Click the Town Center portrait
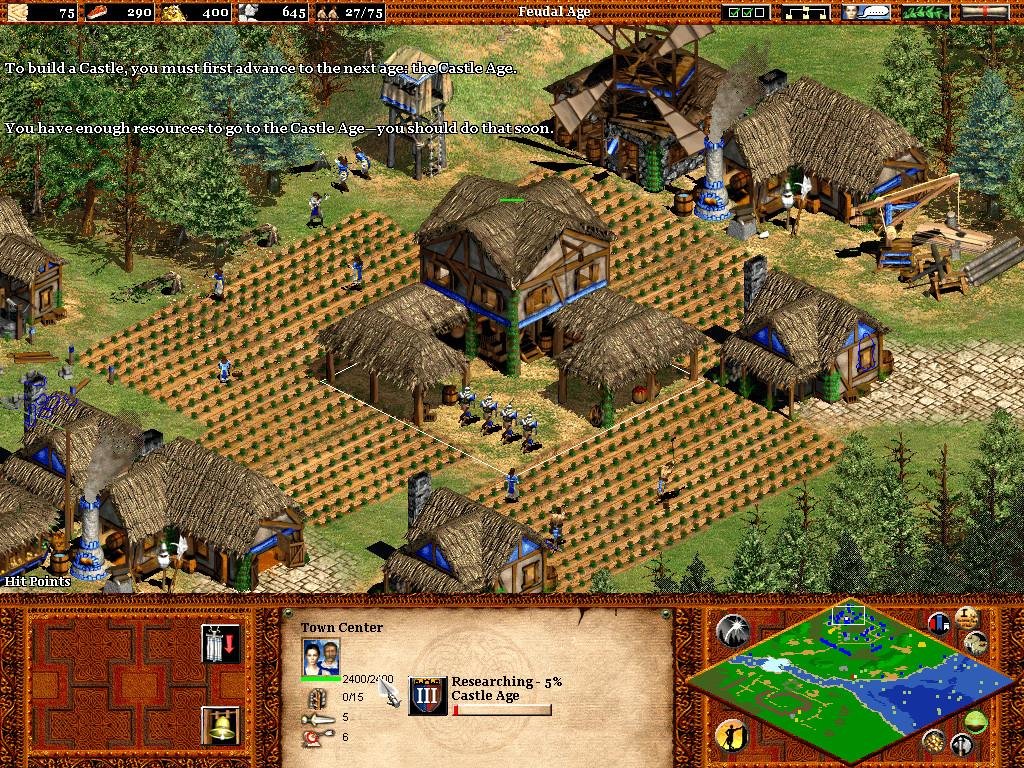This screenshot has width=1024, height=768. click(x=320, y=657)
